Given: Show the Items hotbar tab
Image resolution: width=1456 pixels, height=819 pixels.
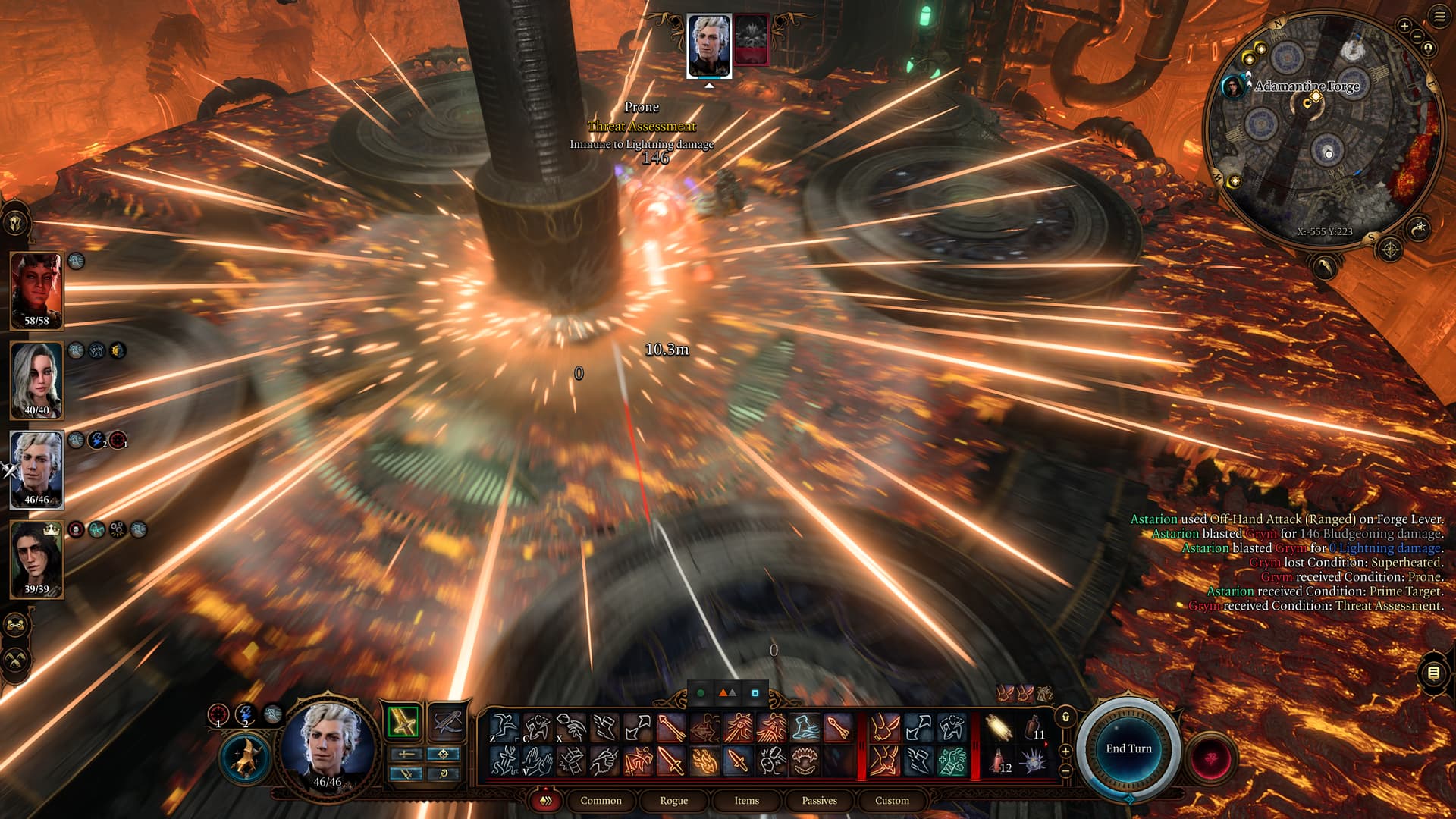Looking at the screenshot, I should (746, 800).
